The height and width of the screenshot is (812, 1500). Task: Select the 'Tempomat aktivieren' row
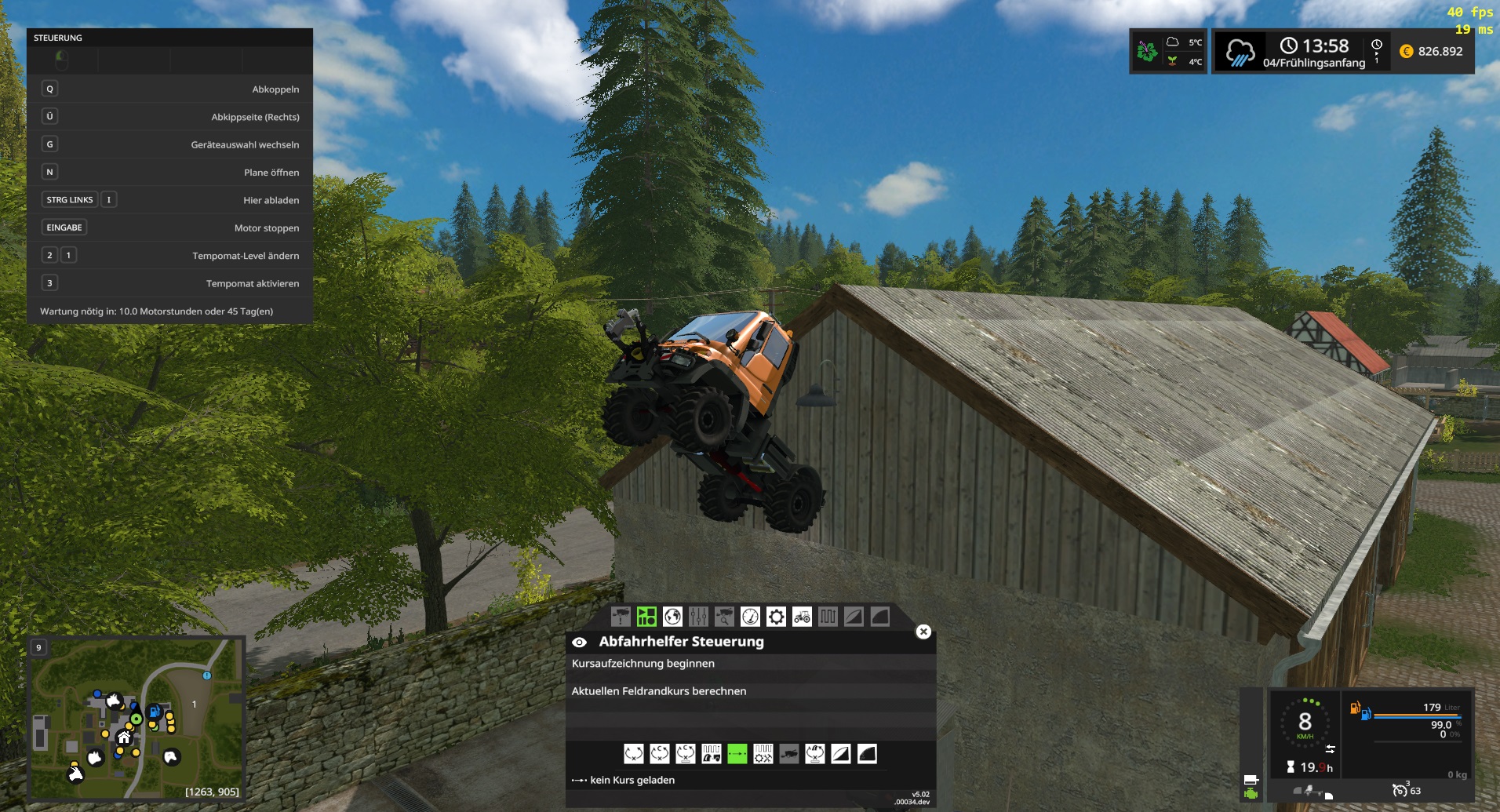click(x=170, y=283)
